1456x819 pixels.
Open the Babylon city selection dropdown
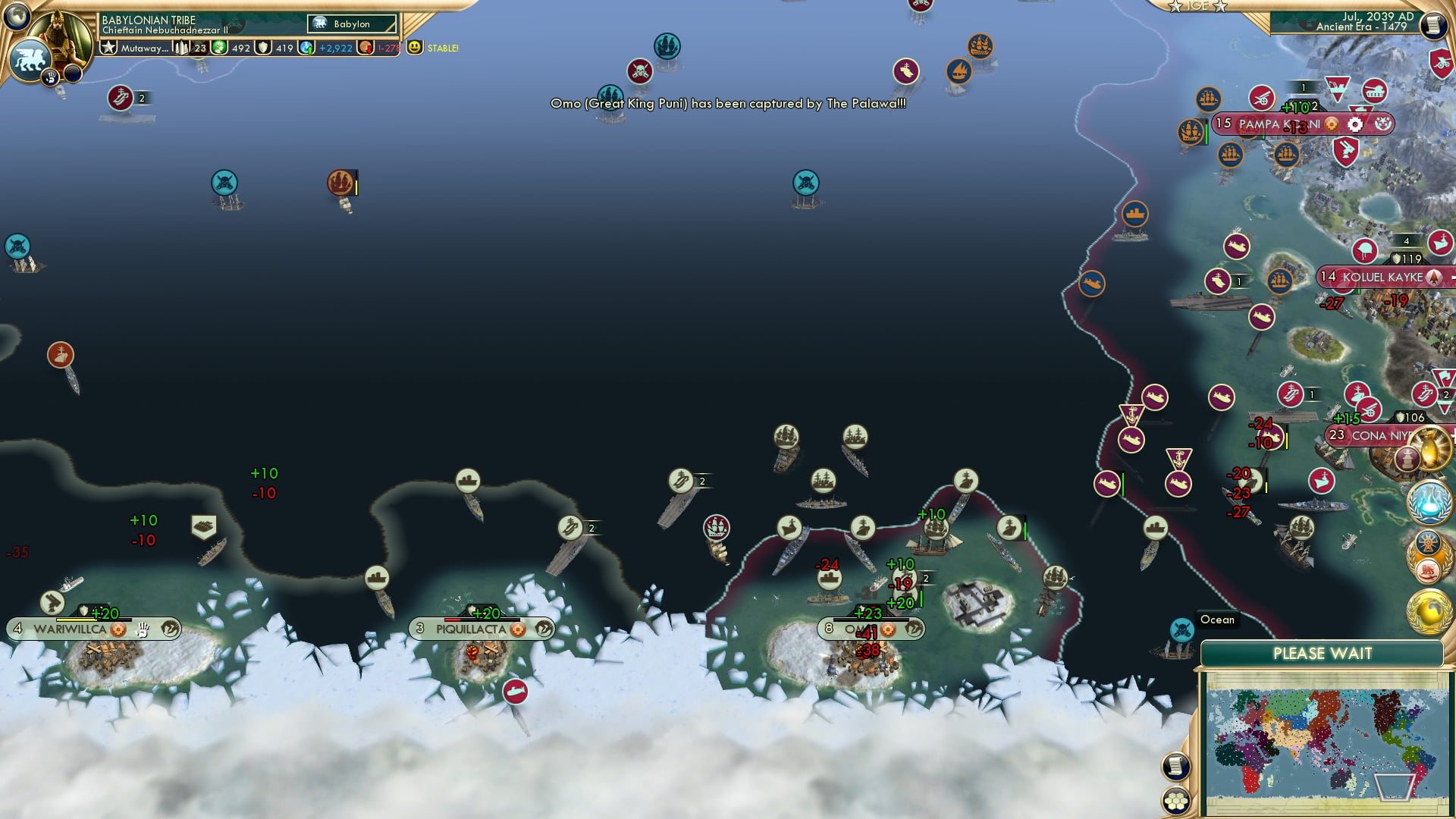353,24
